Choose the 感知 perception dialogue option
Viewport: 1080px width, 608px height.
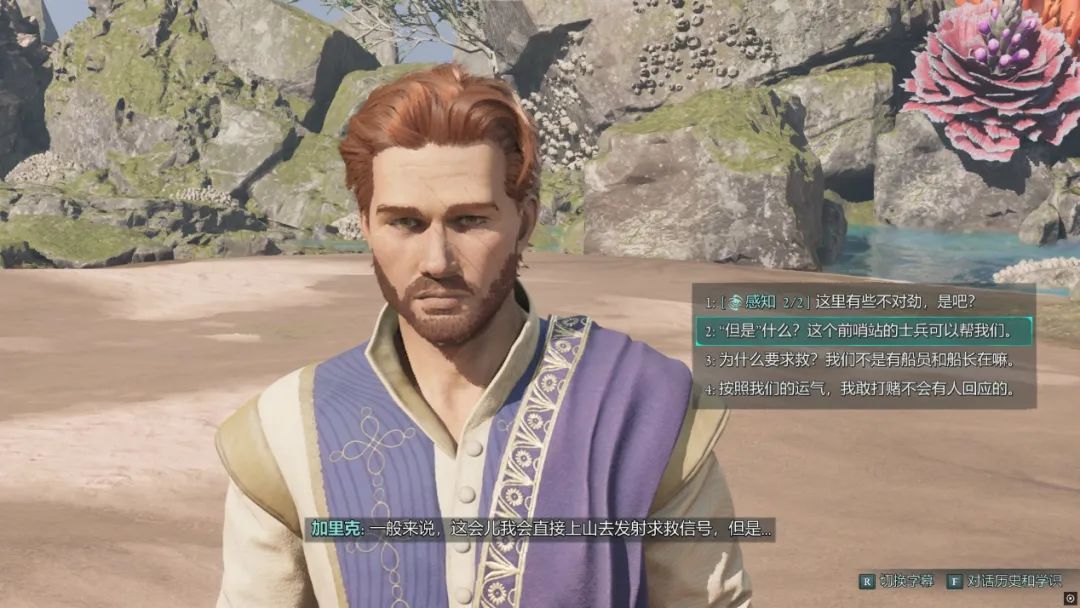[x=860, y=300]
